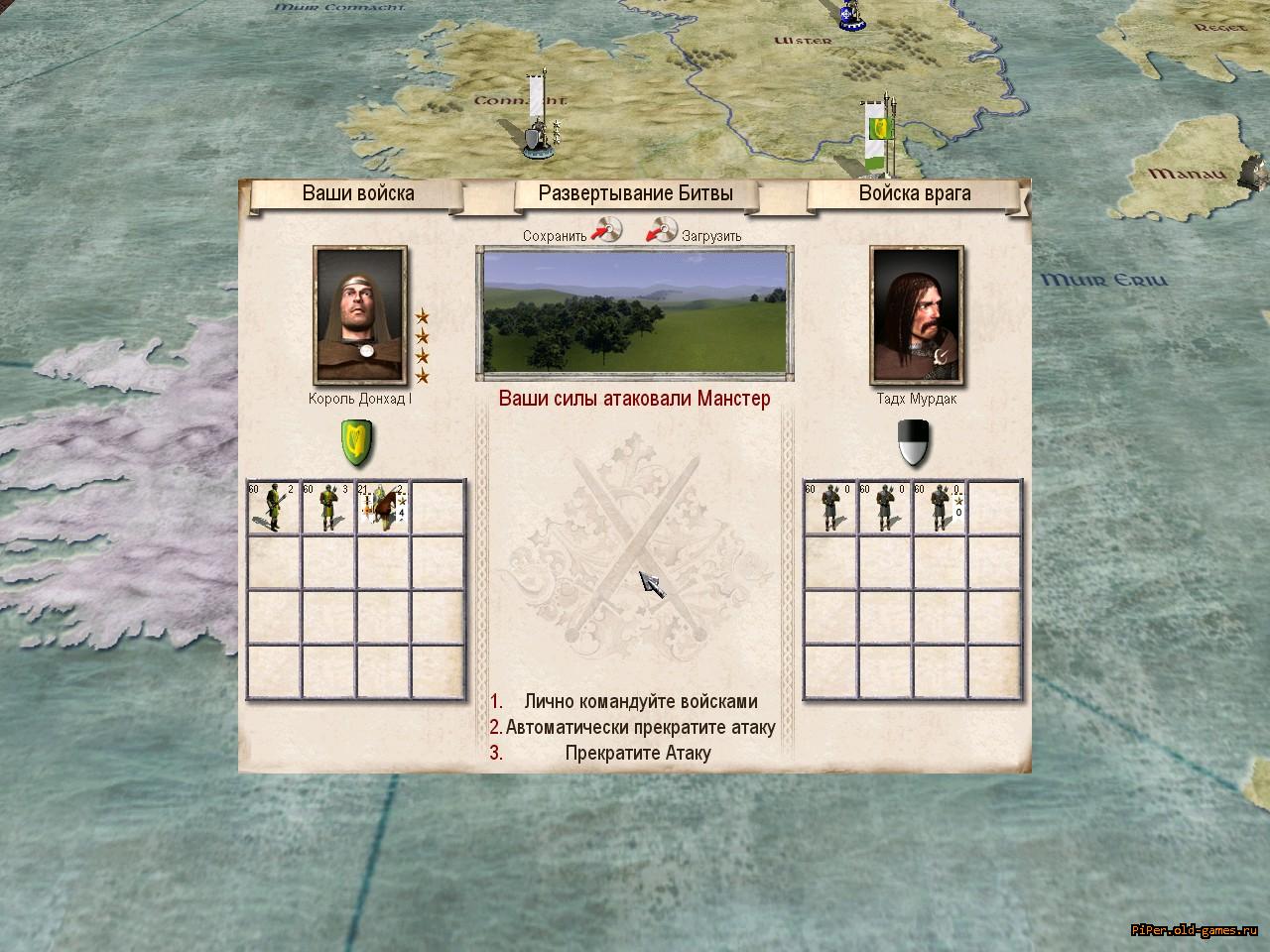Select King Донхад I portrait

coord(359,315)
